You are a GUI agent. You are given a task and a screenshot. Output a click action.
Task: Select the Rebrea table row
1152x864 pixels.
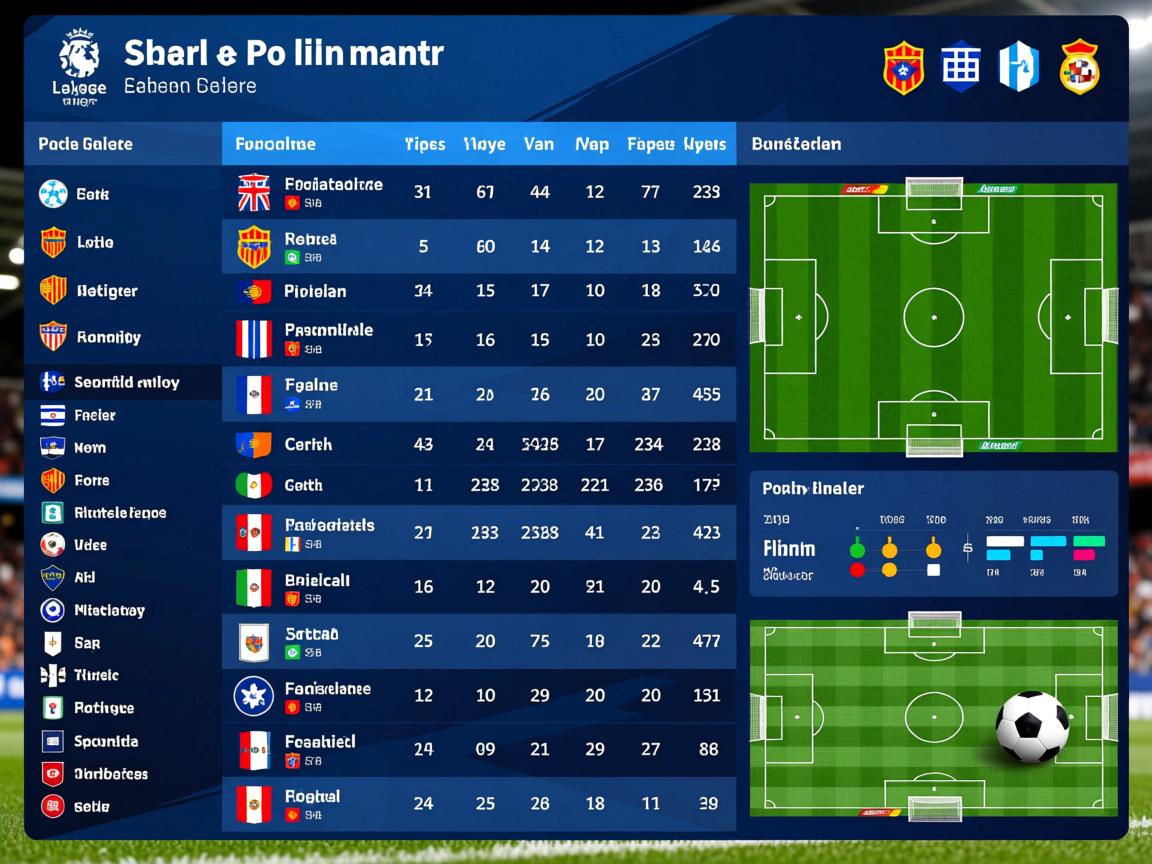pos(478,247)
